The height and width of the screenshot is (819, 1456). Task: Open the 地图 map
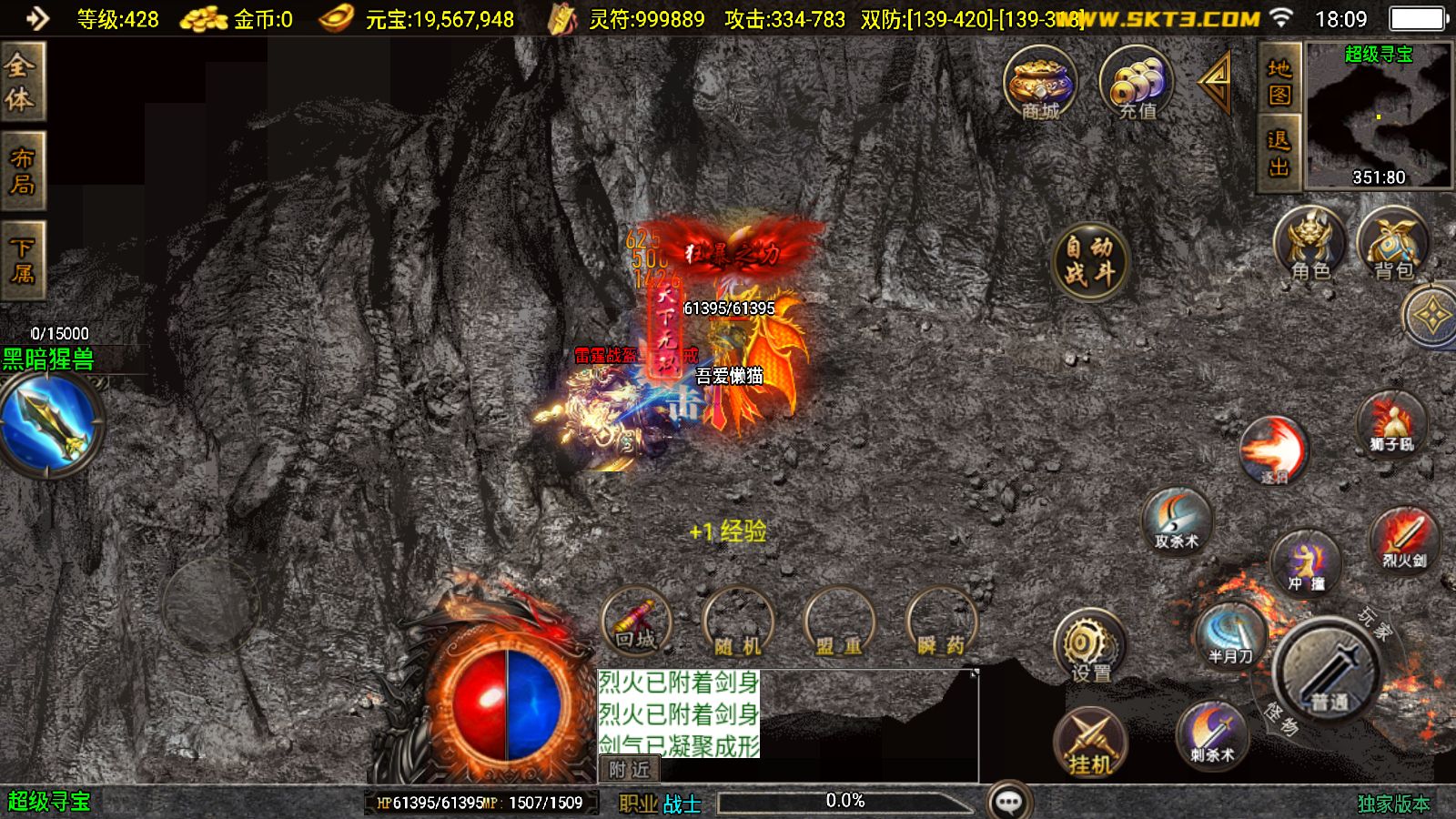point(1279,81)
